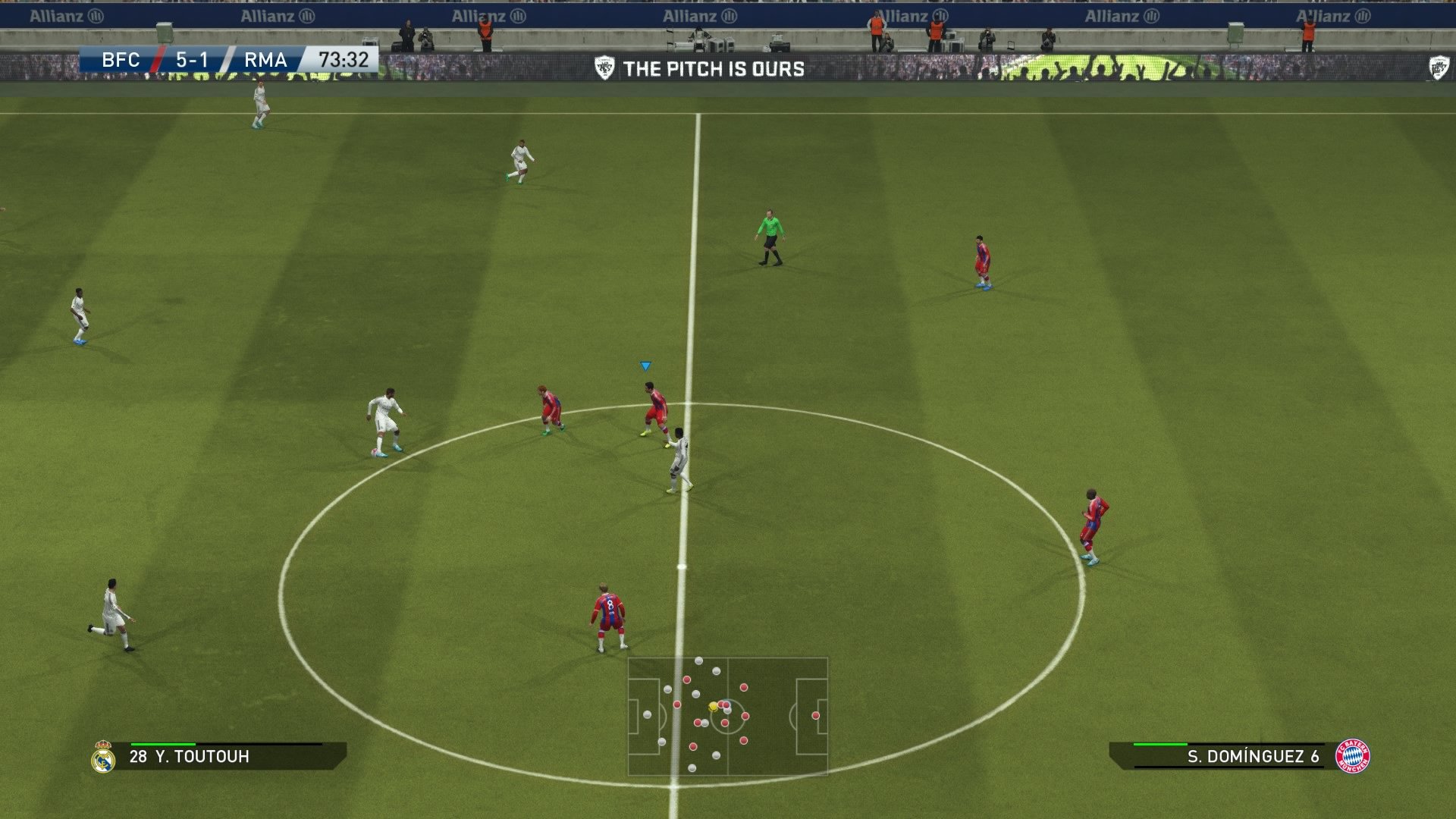Image resolution: width=1456 pixels, height=819 pixels.
Task: Click the blue triangle player cursor indicator
Action: coord(644,365)
